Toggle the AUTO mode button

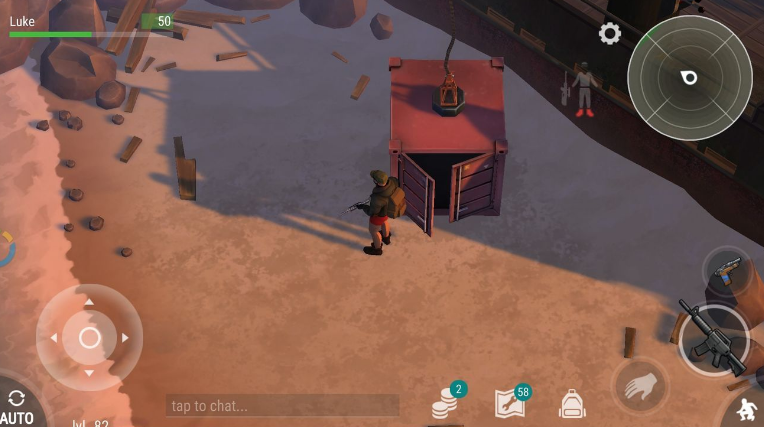click(x=16, y=405)
